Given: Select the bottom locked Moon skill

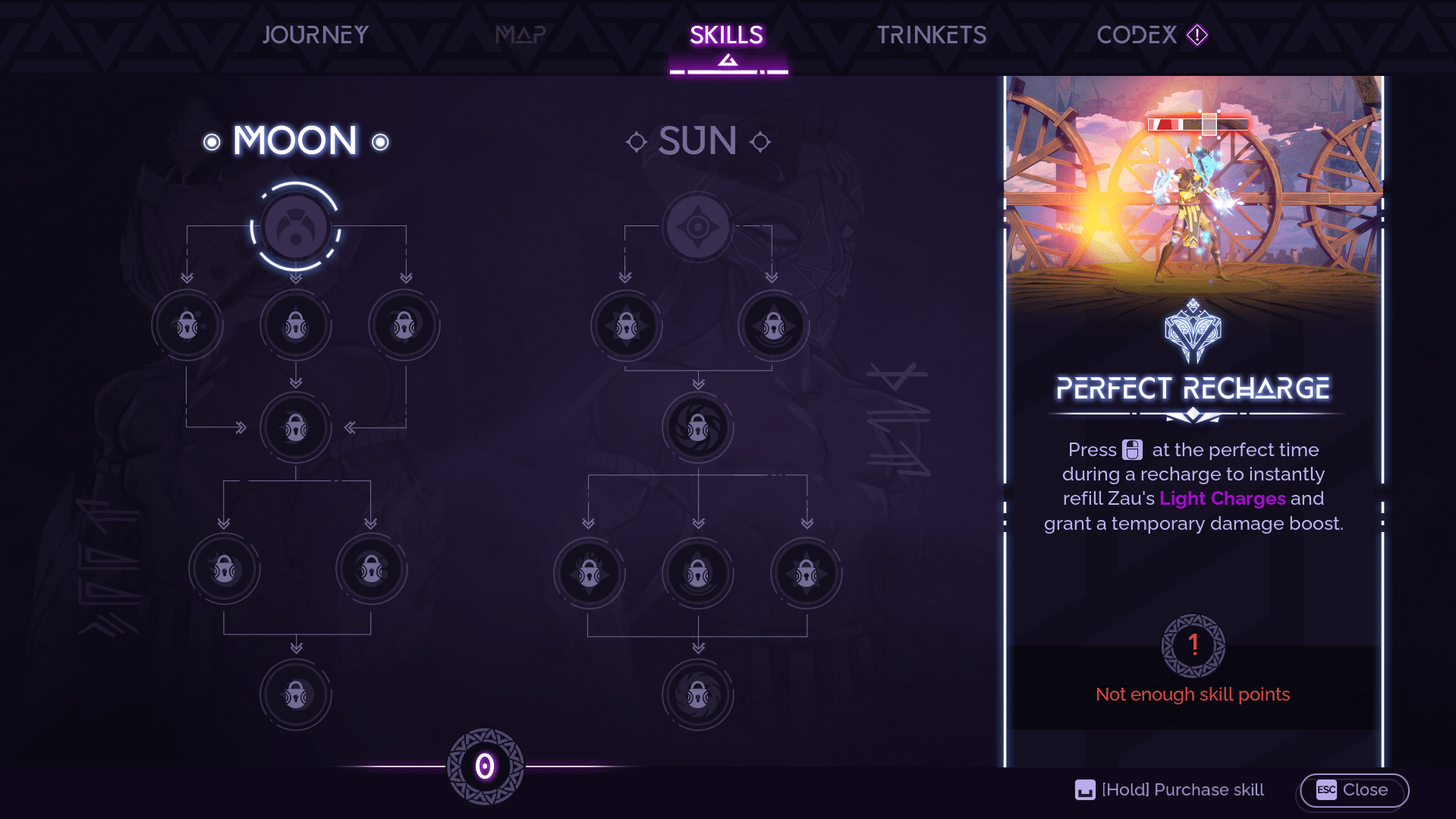Looking at the screenshot, I should 296,695.
